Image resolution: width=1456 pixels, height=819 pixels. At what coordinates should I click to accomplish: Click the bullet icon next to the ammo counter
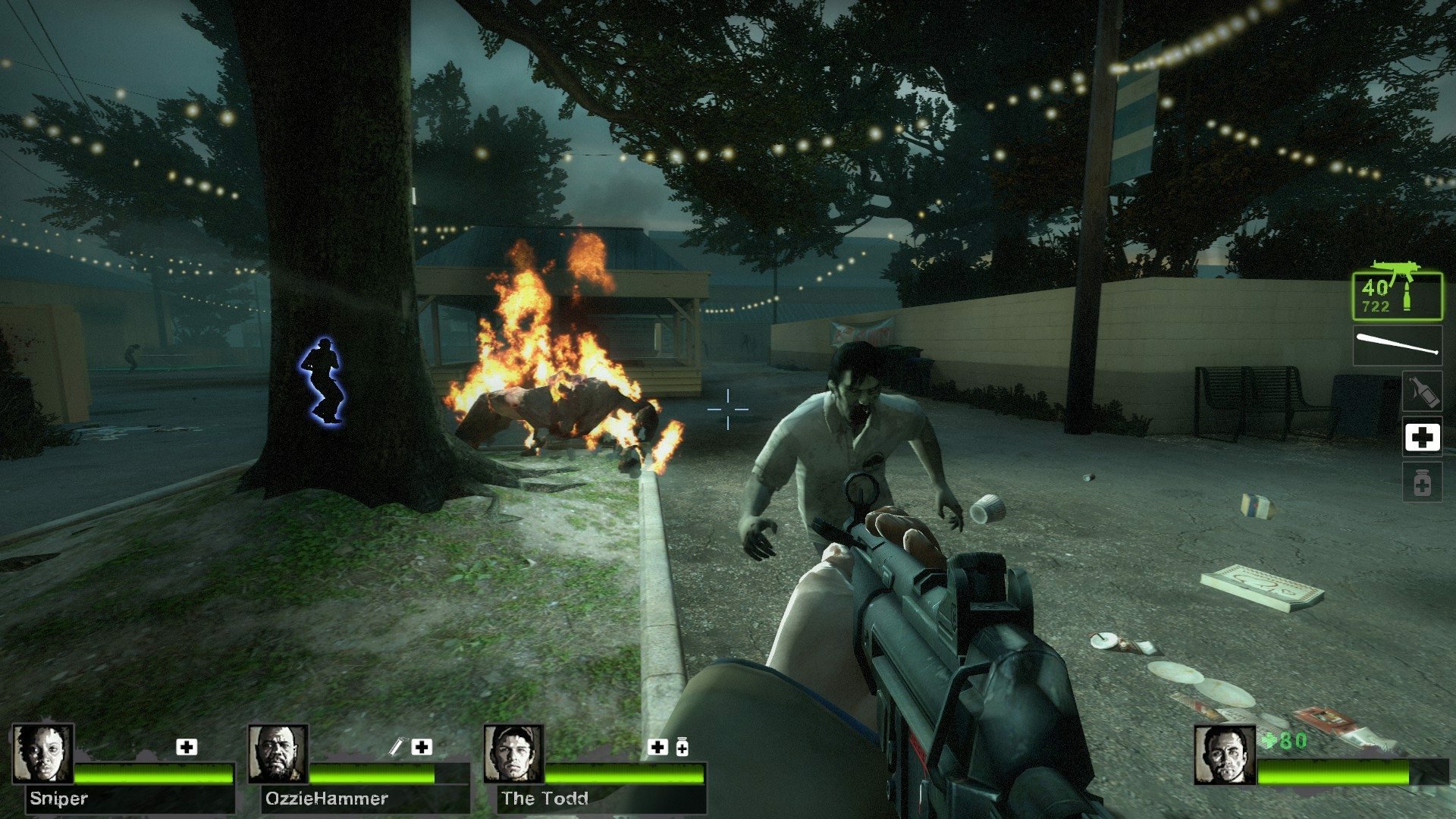click(1407, 296)
